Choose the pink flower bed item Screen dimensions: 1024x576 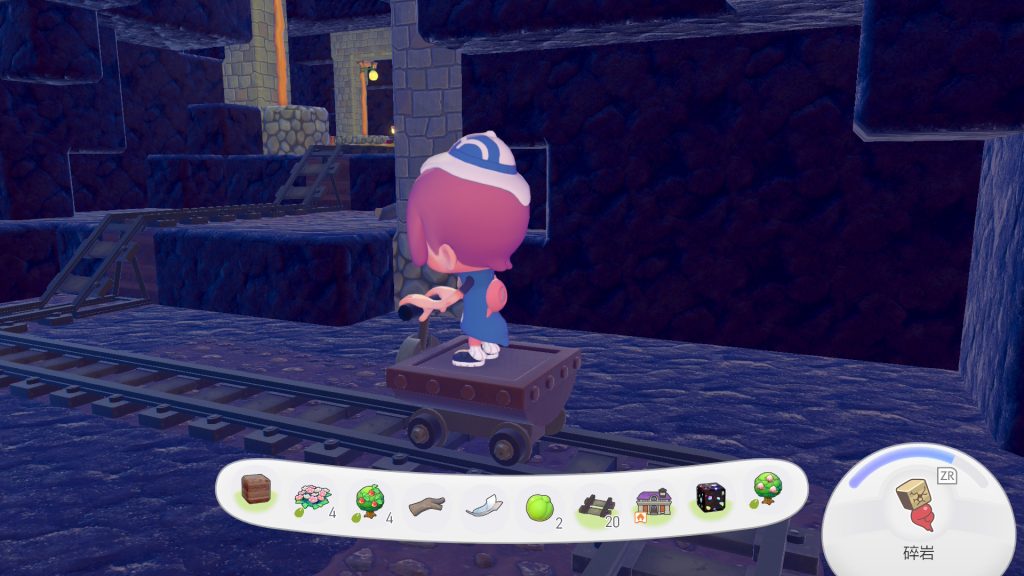310,497
